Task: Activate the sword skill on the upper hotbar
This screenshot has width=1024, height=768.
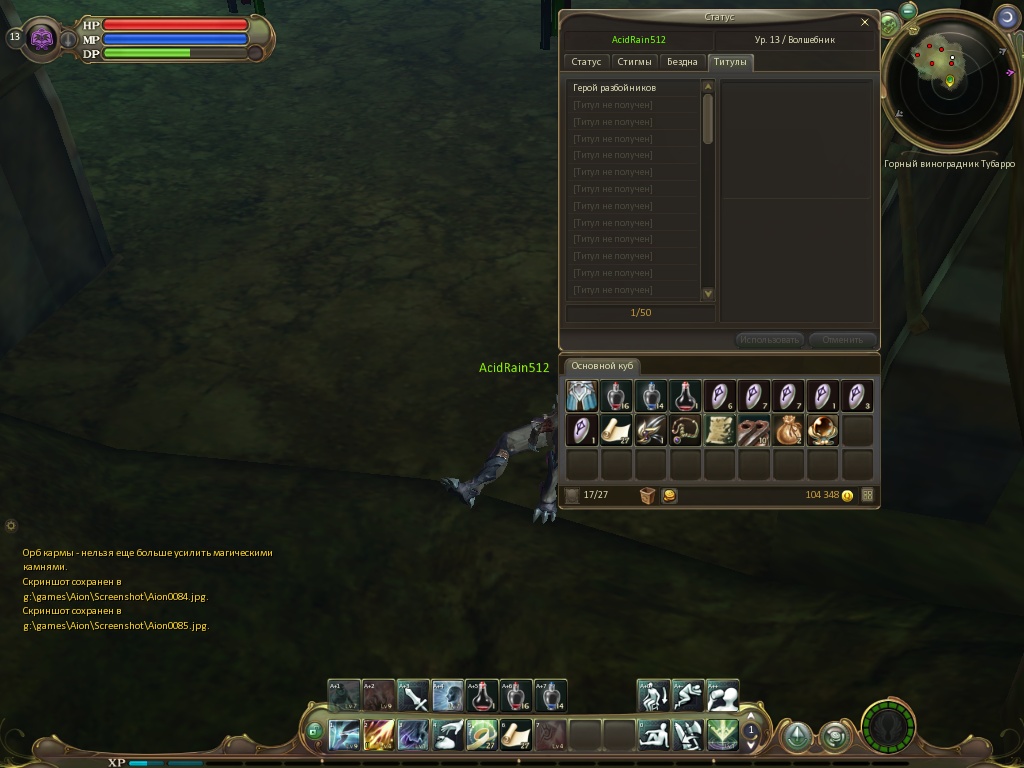Action: 414,696
